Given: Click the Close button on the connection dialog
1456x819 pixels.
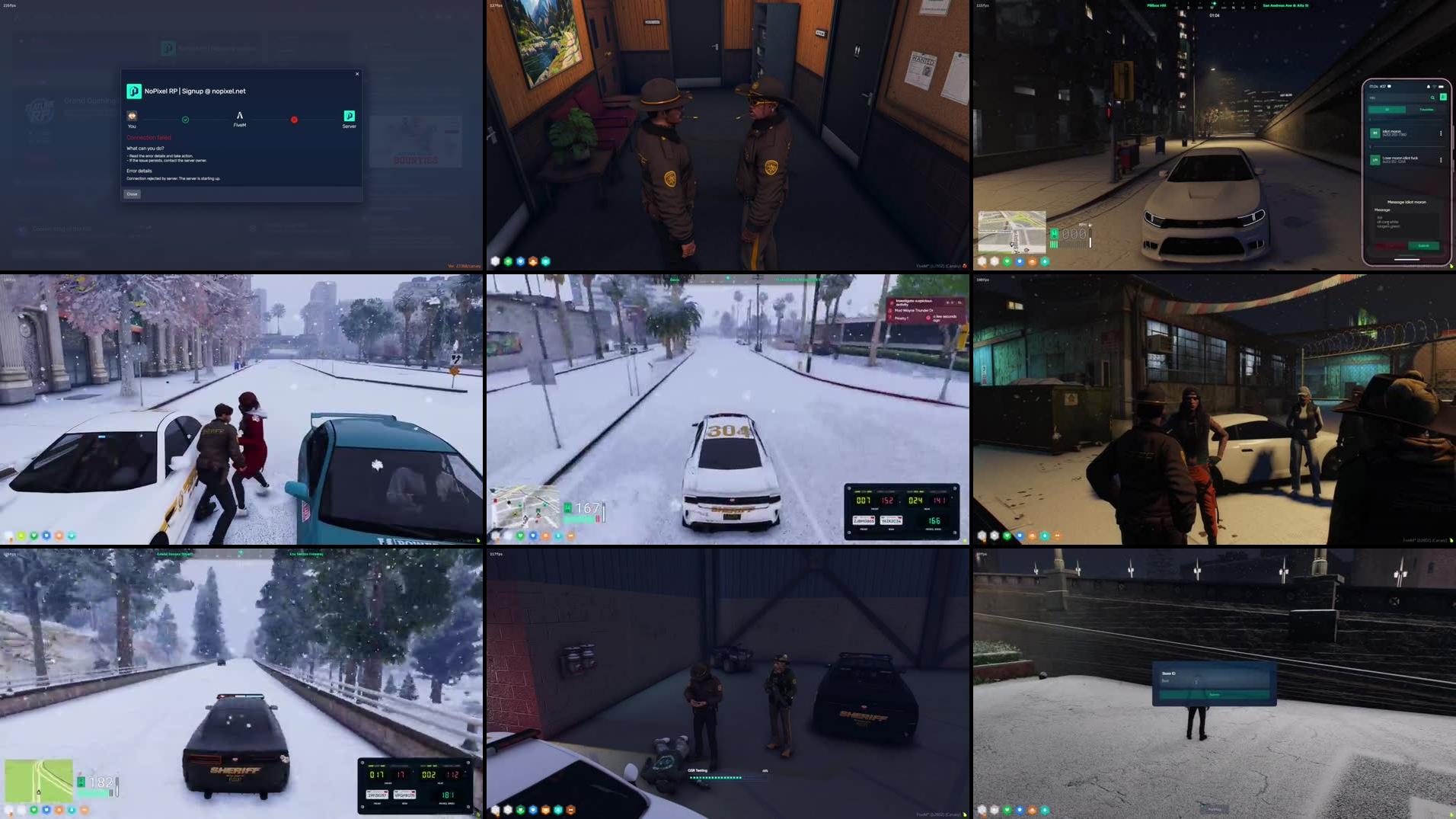Looking at the screenshot, I should pyautogui.click(x=133, y=194).
